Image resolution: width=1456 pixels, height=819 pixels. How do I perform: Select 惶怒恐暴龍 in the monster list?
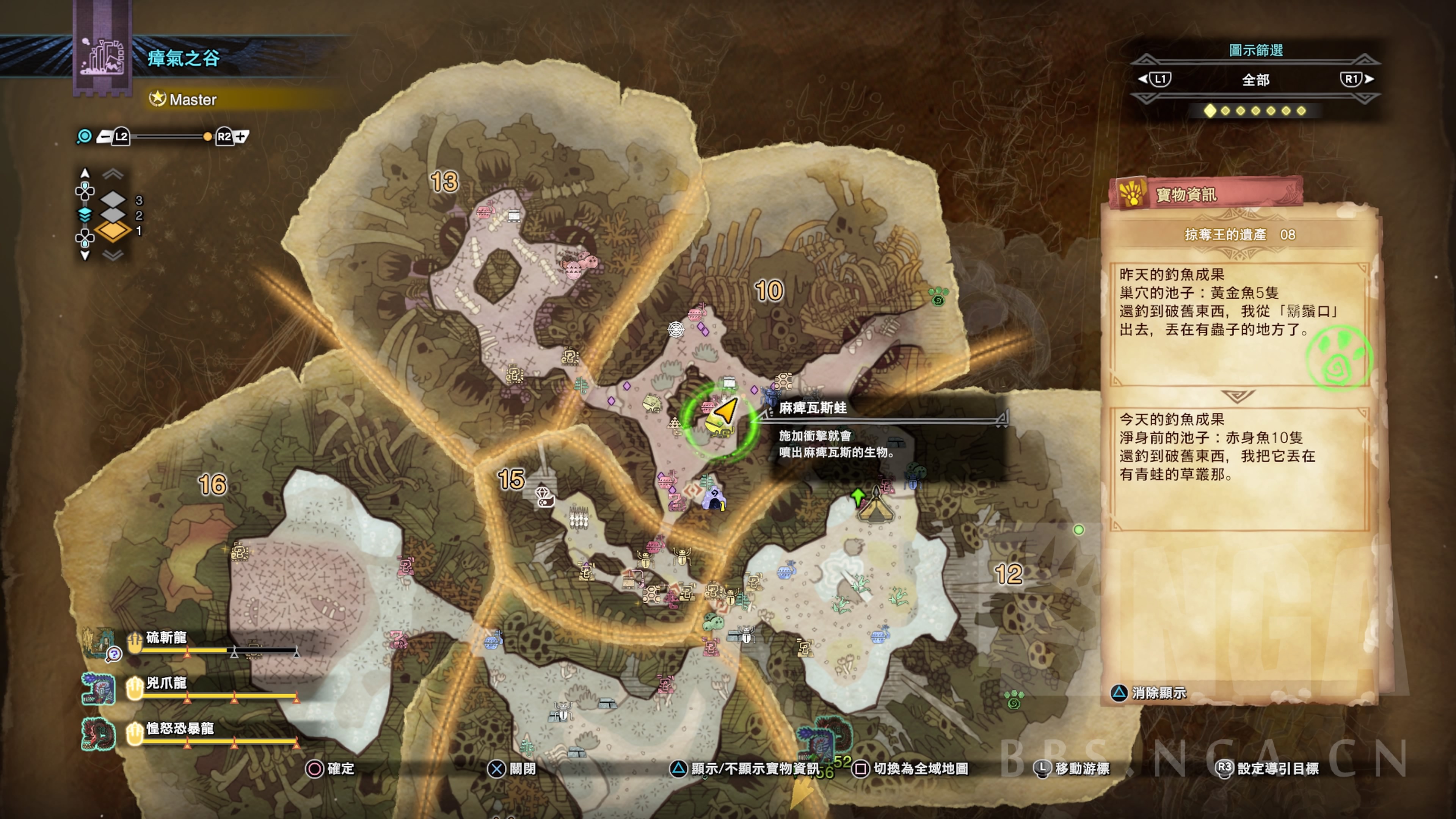pos(180,728)
